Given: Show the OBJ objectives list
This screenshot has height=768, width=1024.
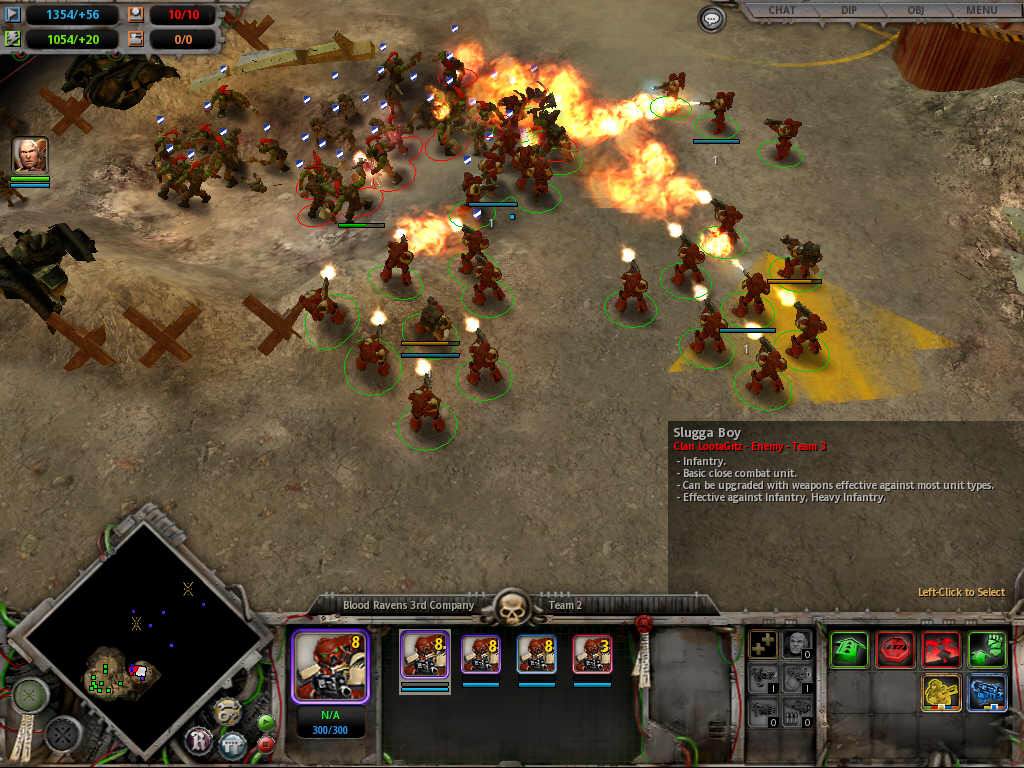Looking at the screenshot, I should (915, 11).
